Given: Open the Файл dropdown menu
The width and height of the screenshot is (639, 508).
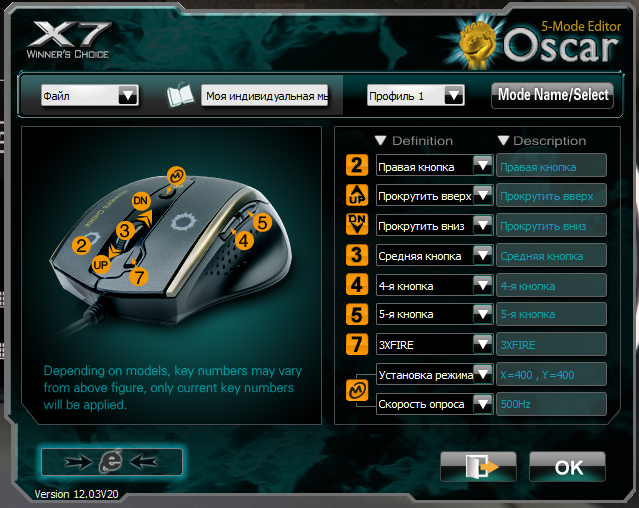Looking at the screenshot, I should [x=127, y=95].
